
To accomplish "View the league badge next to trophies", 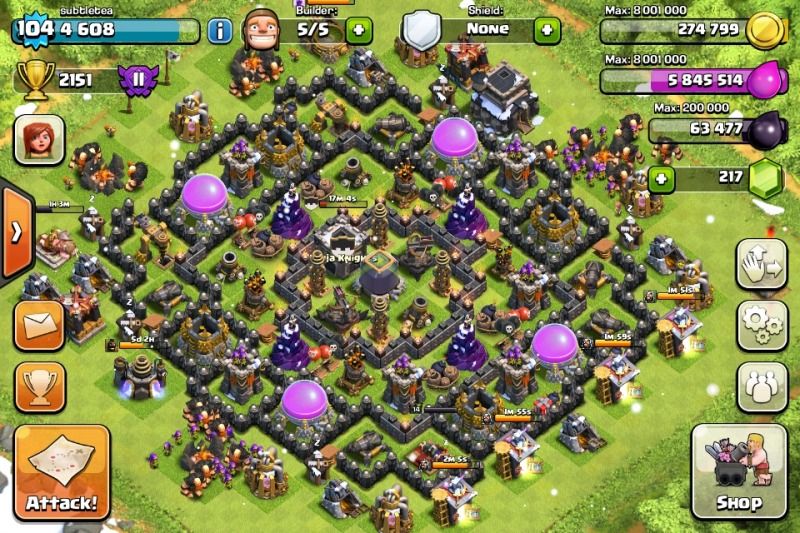I will 137,78.
